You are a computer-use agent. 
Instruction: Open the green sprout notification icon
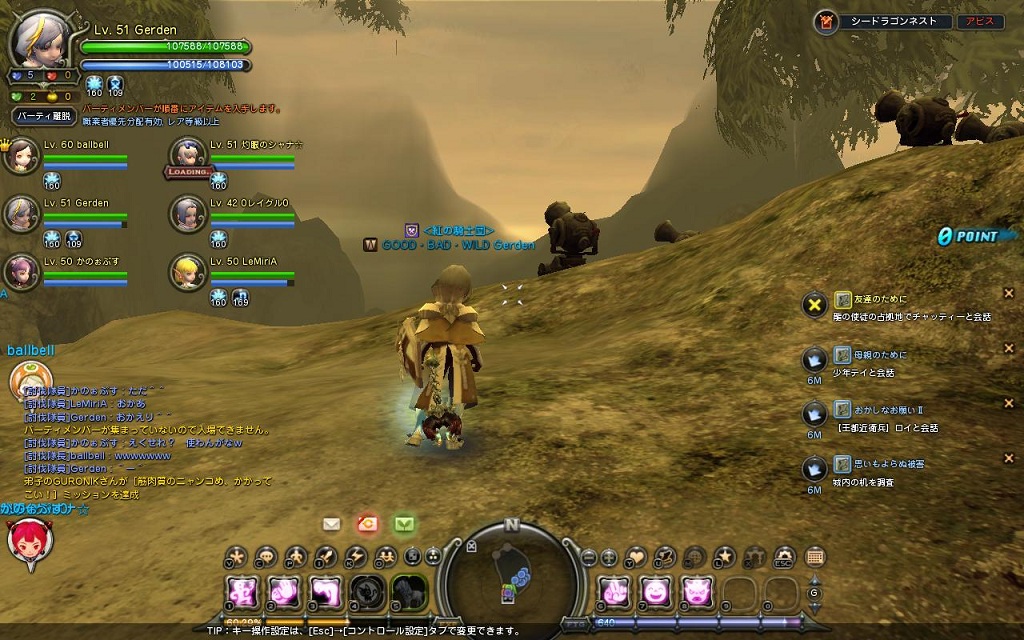[x=403, y=523]
